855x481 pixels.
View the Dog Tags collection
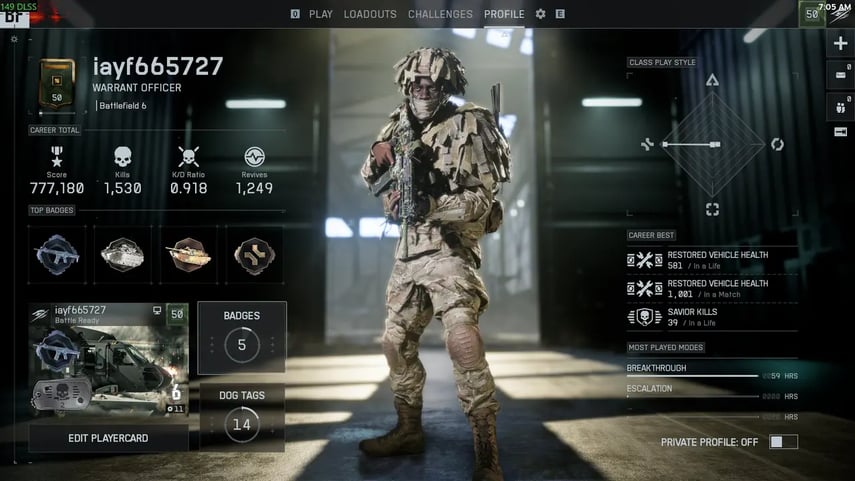[241, 415]
